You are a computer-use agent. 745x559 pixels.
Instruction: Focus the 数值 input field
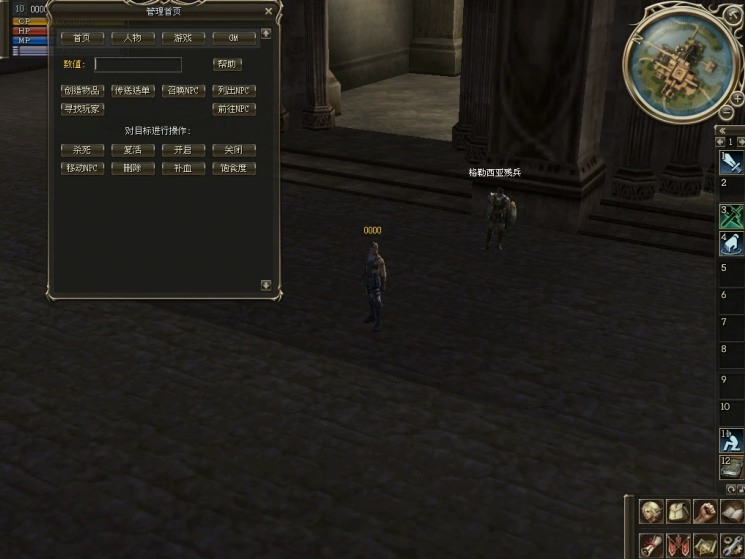coord(138,65)
